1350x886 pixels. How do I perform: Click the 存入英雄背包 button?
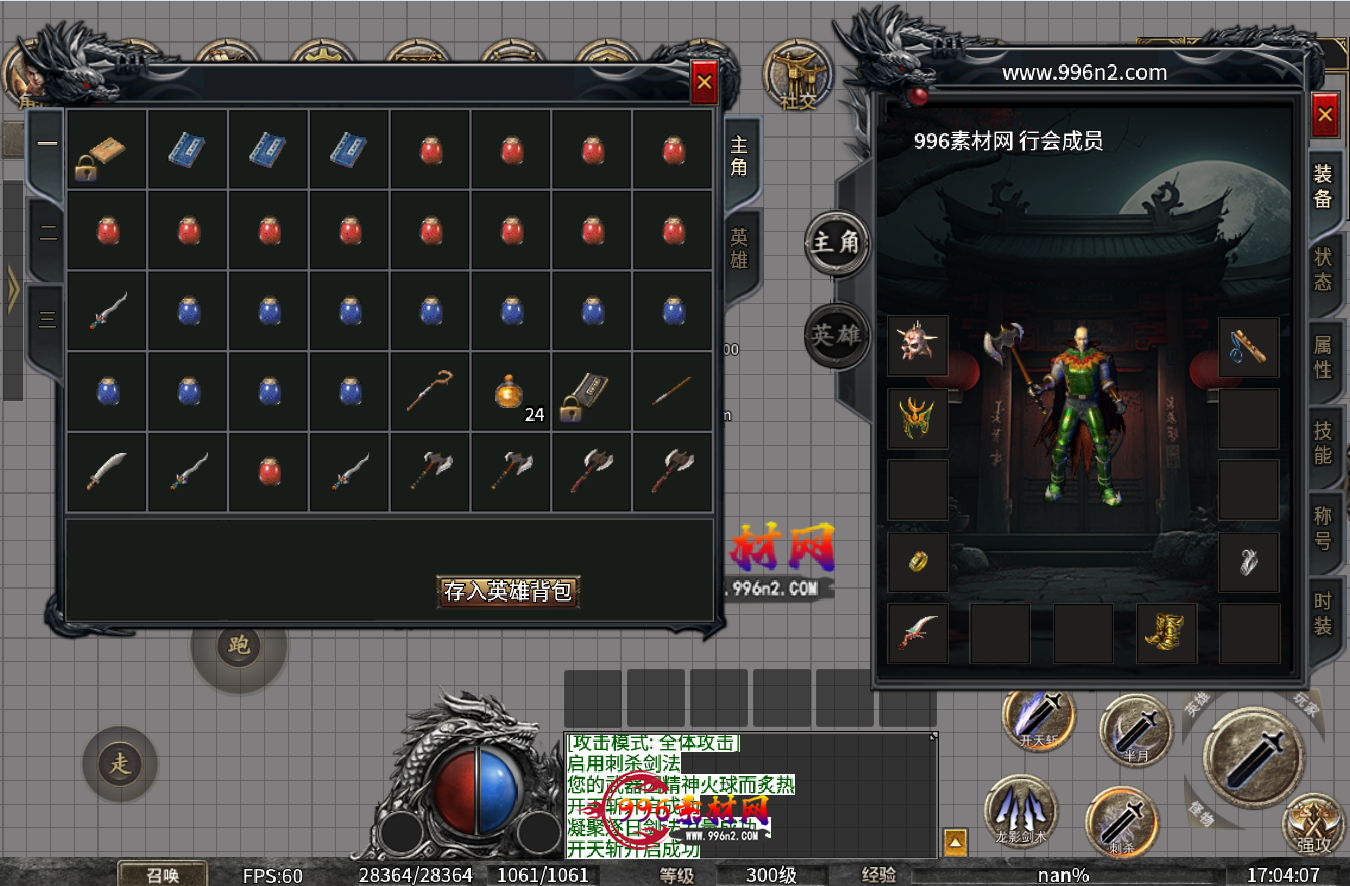coord(508,591)
